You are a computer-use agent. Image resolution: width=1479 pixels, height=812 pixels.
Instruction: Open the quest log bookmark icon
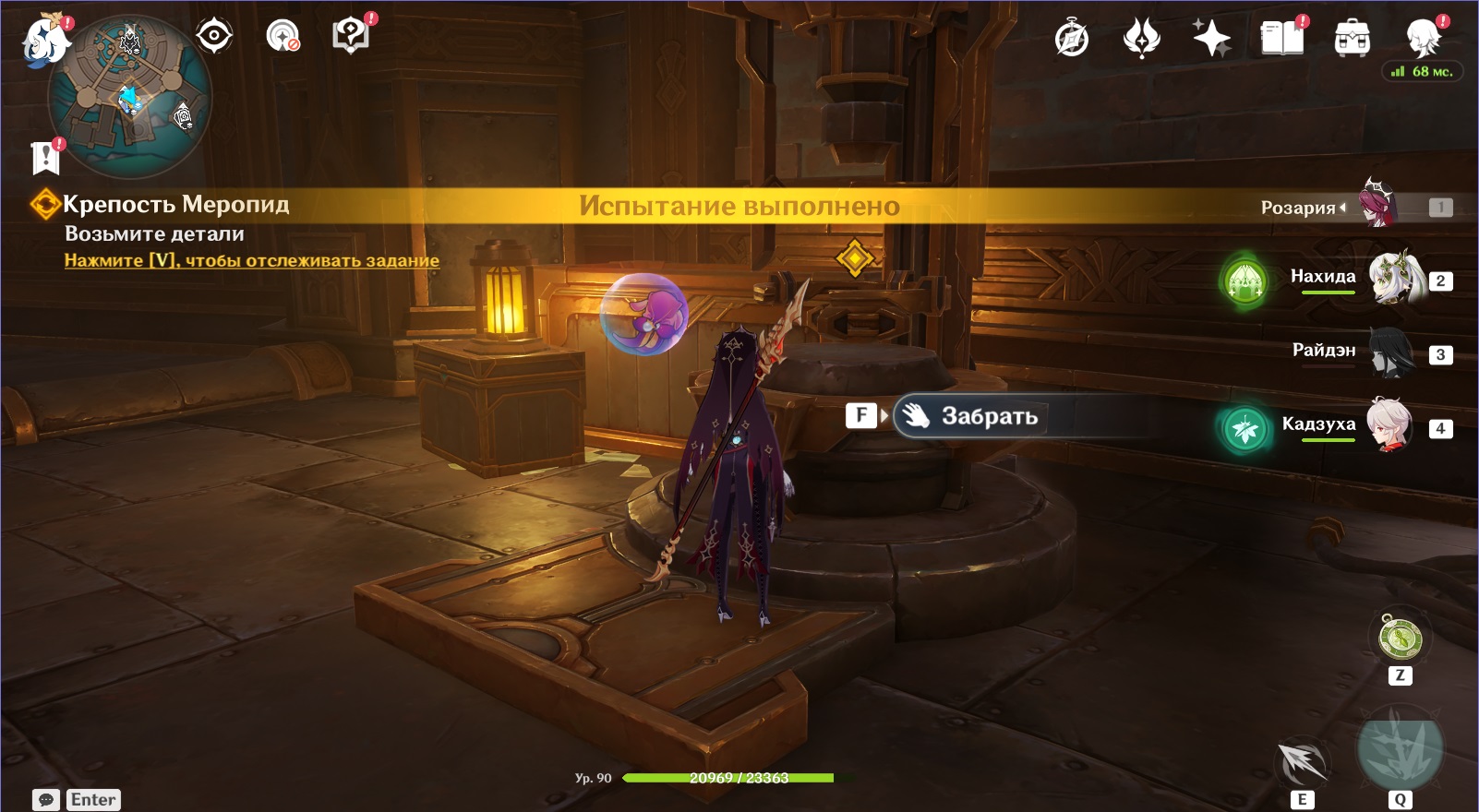tap(45, 158)
